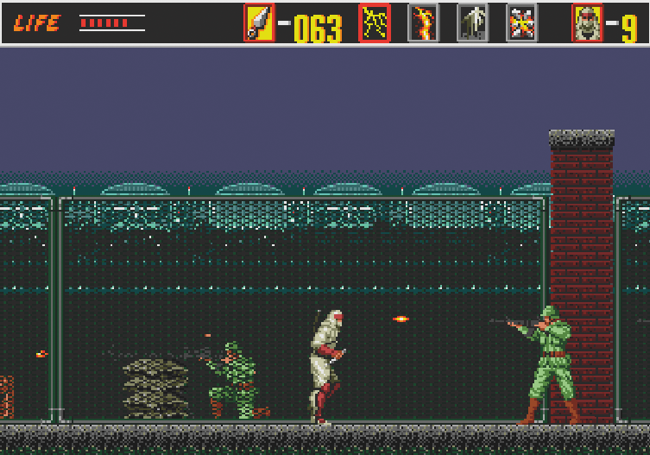Choose the fire dragon ninjutsu icon
Image resolution: width=650 pixels, height=455 pixels.
point(423,23)
